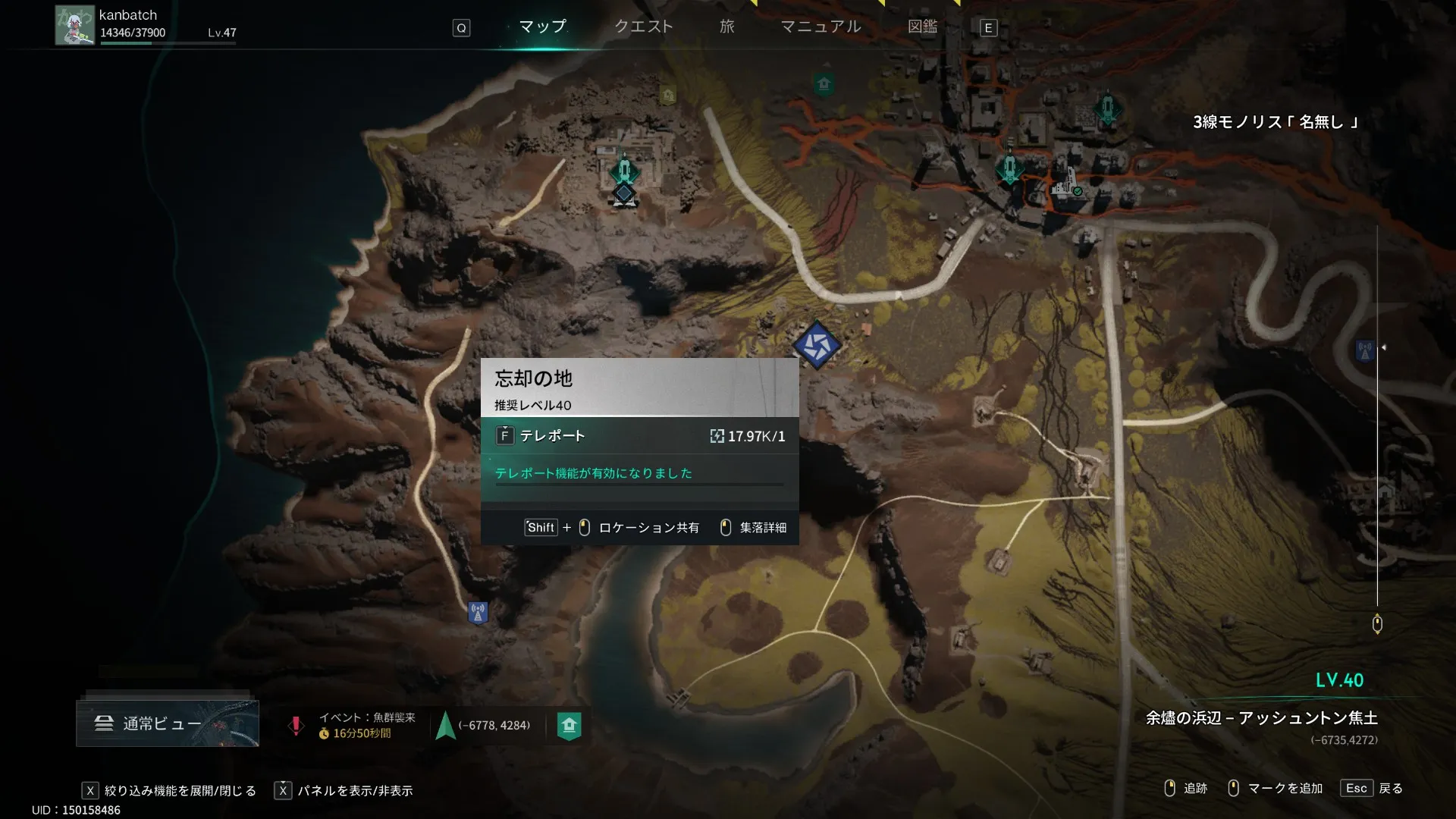Open 集落詳細 settlement details
Screen dimensions: 1456x819
coord(762,528)
